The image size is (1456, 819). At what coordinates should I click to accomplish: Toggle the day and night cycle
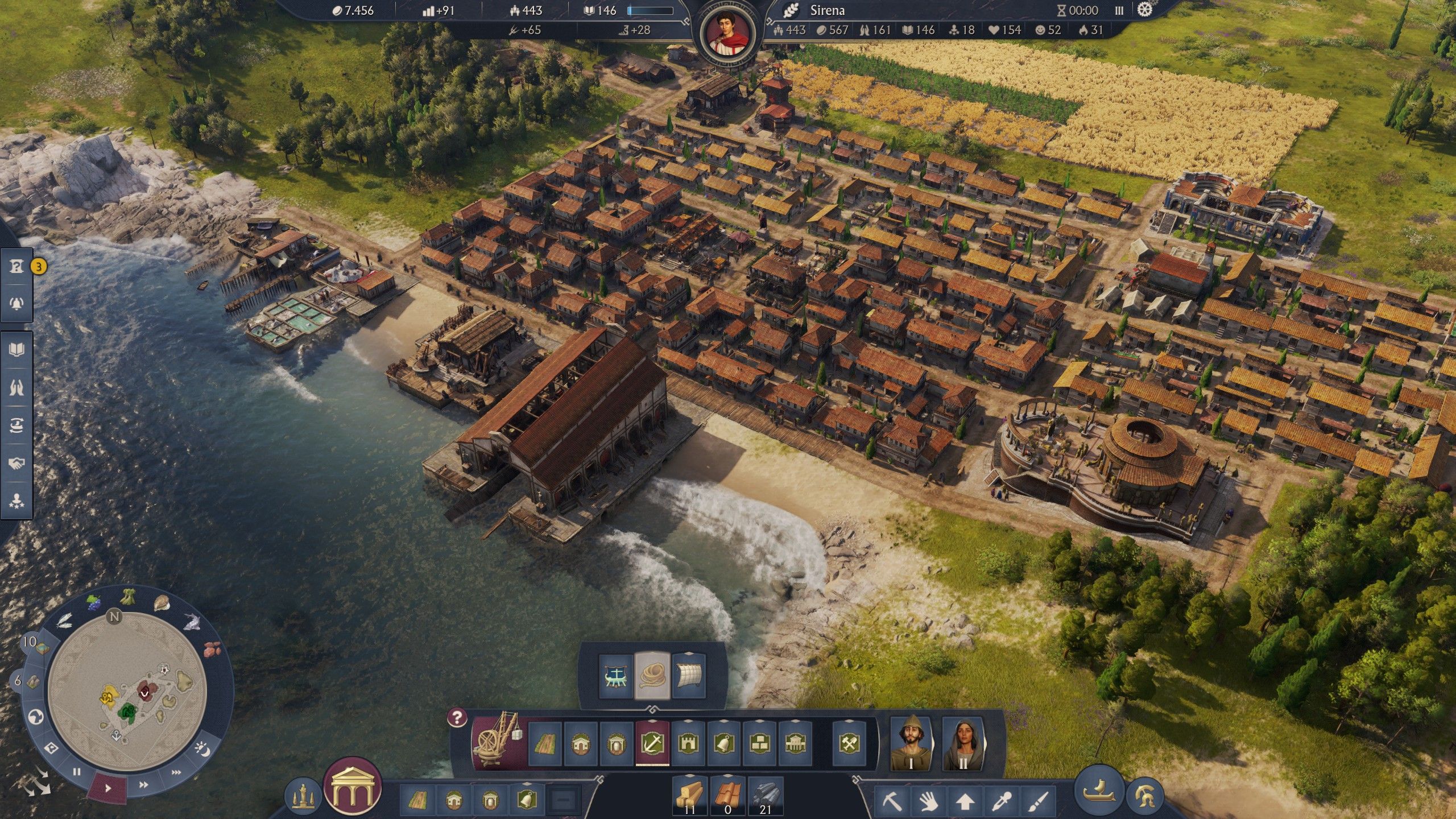[x=202, y=750]
